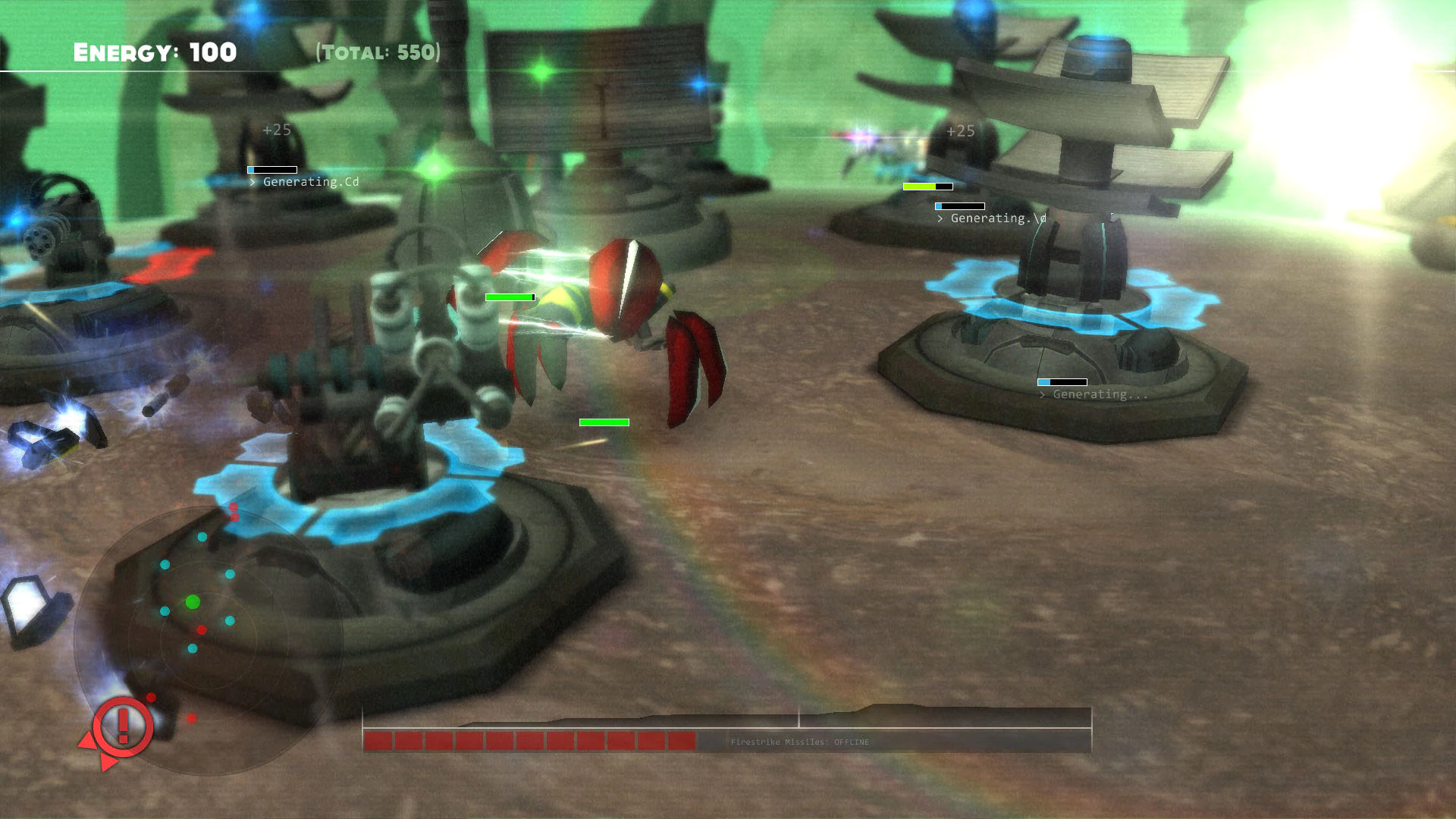The width and height of the screenshot is (1456, 819).
Task: Click the red alert exclamation icon near minimap
Action: point(121,727)
